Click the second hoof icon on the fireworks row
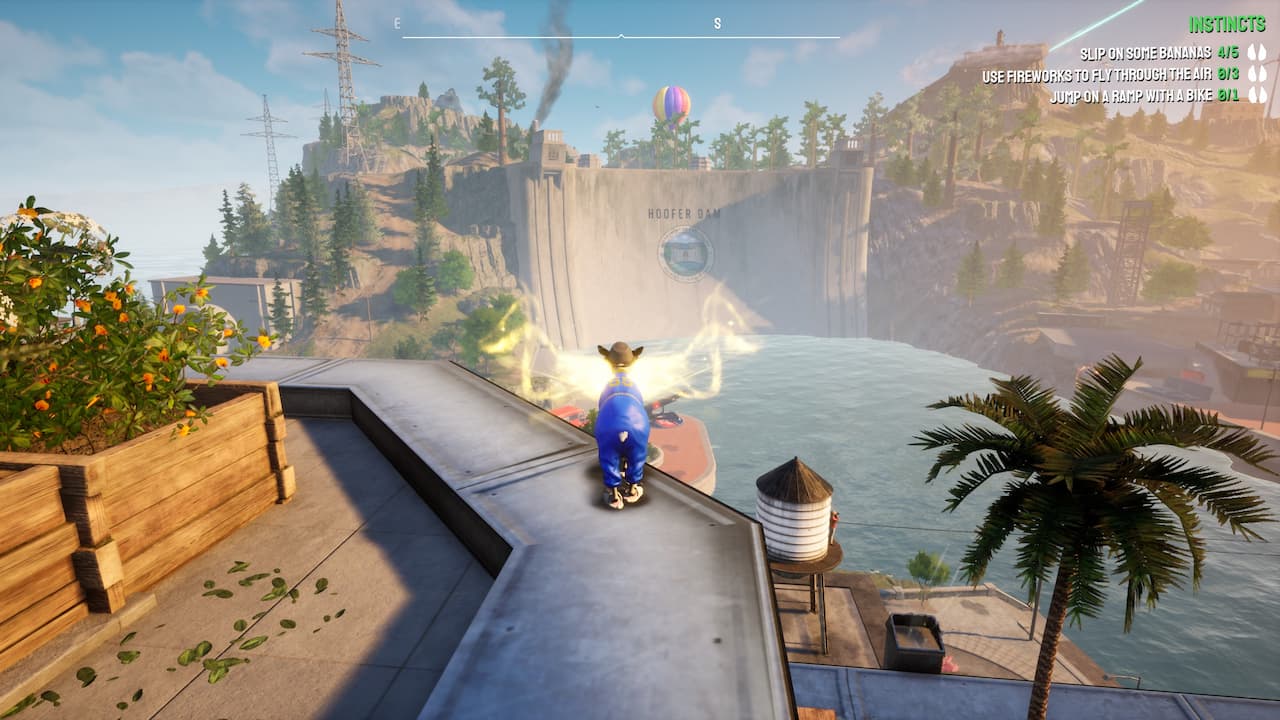 click(x=1264, y=72)
